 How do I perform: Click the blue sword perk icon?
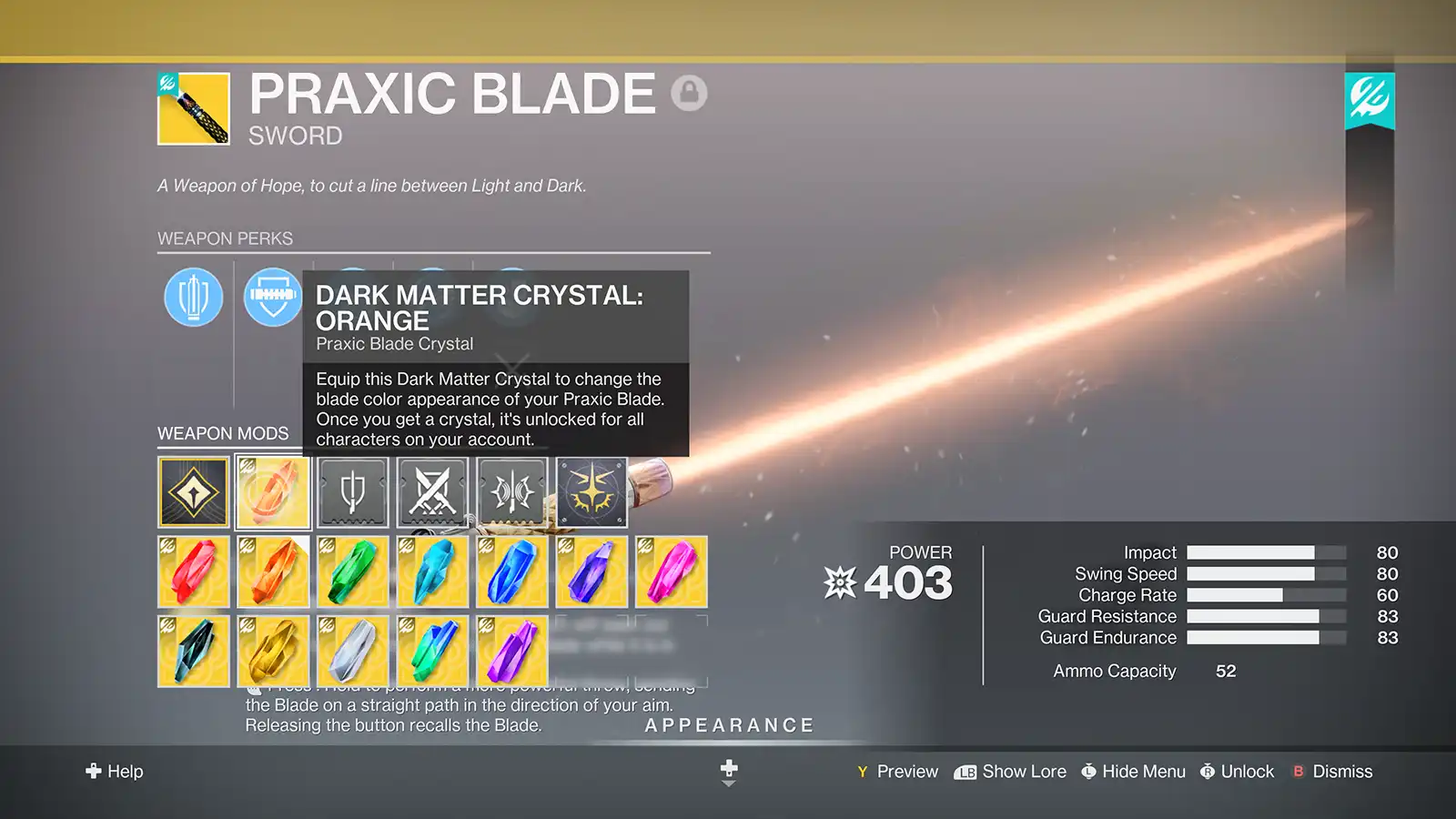click(x=191, y=298)
